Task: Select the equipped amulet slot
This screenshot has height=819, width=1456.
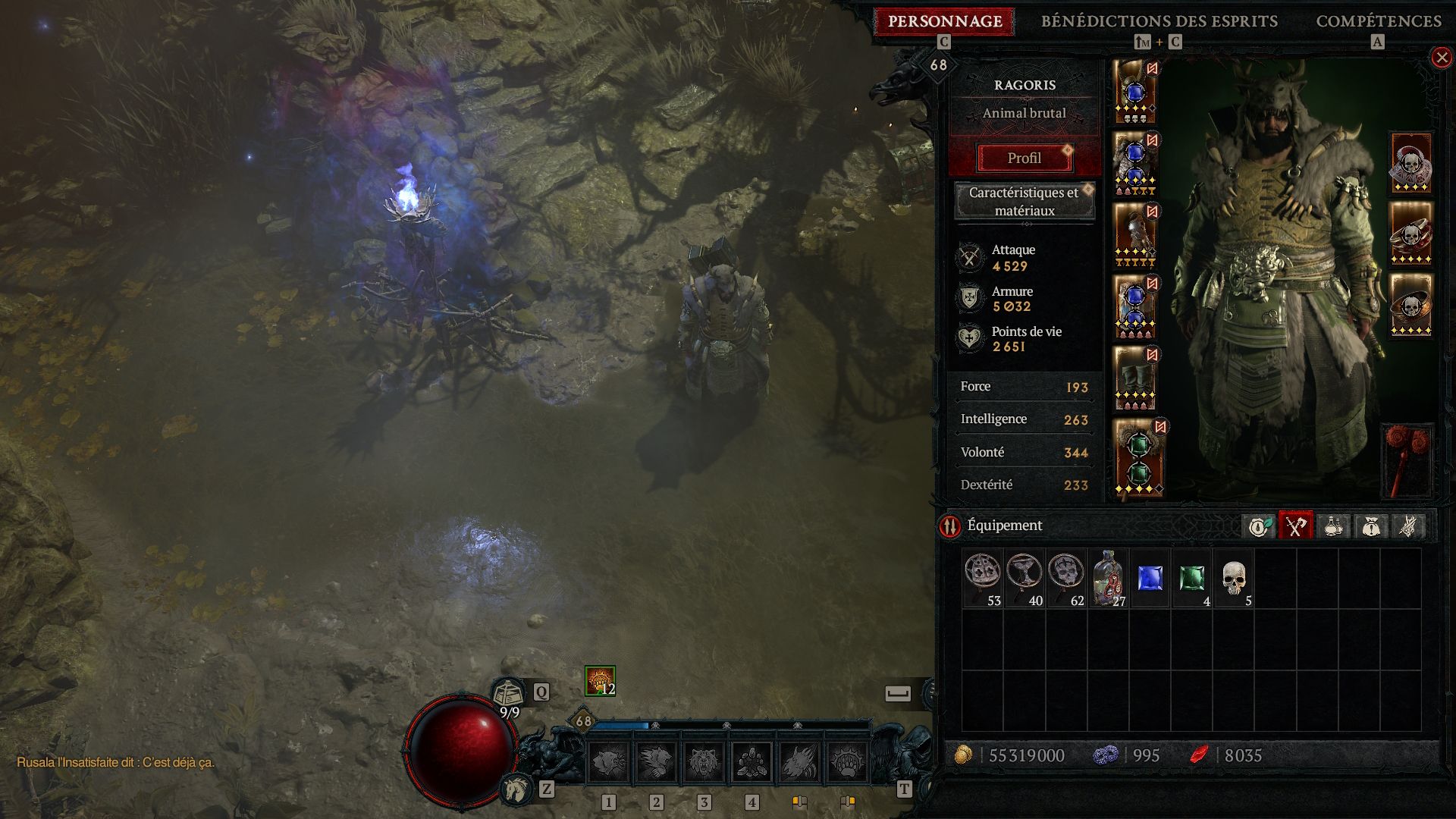Action: coord(1410,163)
